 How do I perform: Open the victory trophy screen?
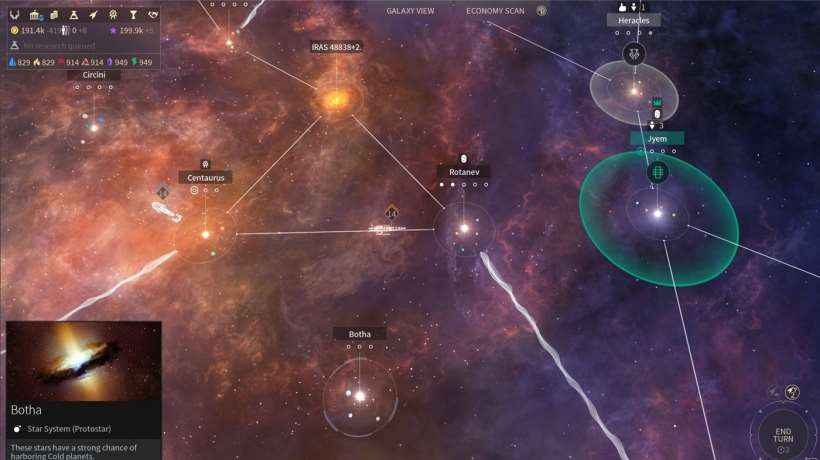click(x=133, y=14)
